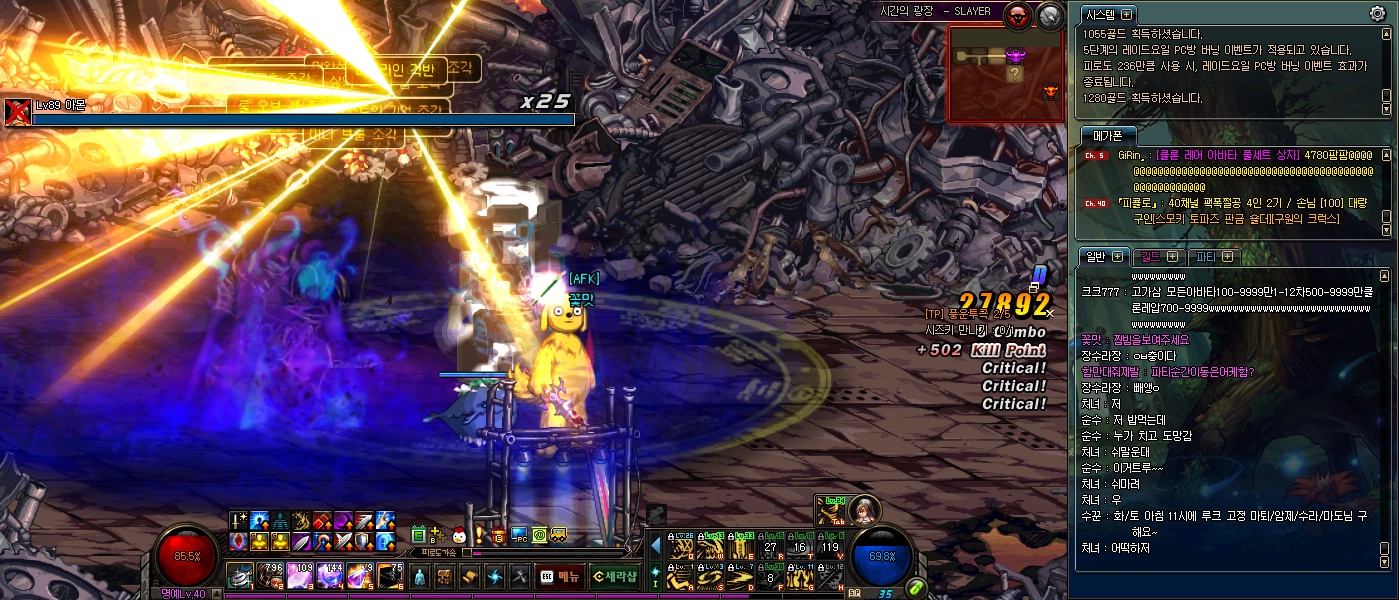The image size is (1399, 600).
Task: Click the dungeon minimap
Action: point(1007,73)
